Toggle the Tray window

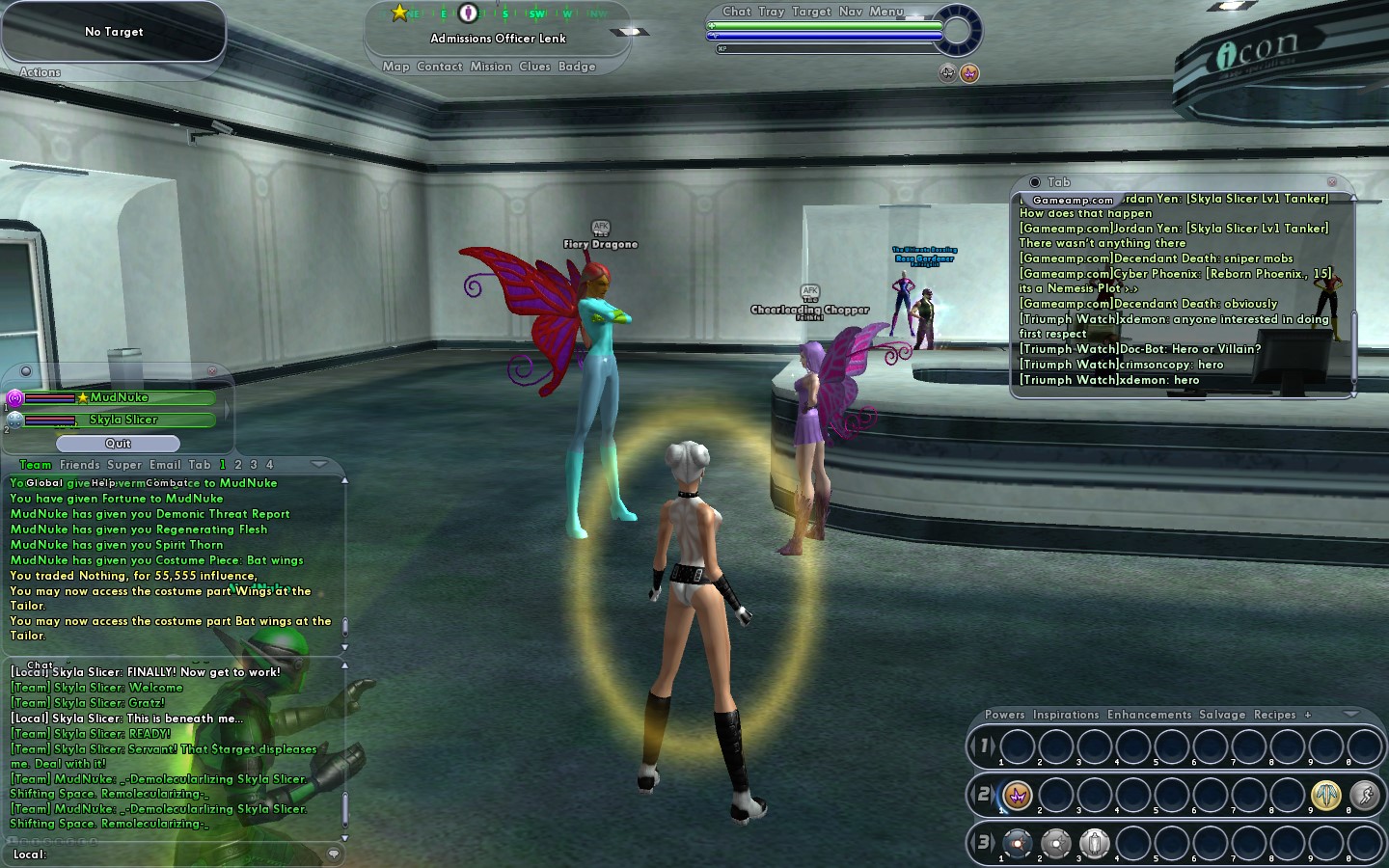(x=771, y=12)
